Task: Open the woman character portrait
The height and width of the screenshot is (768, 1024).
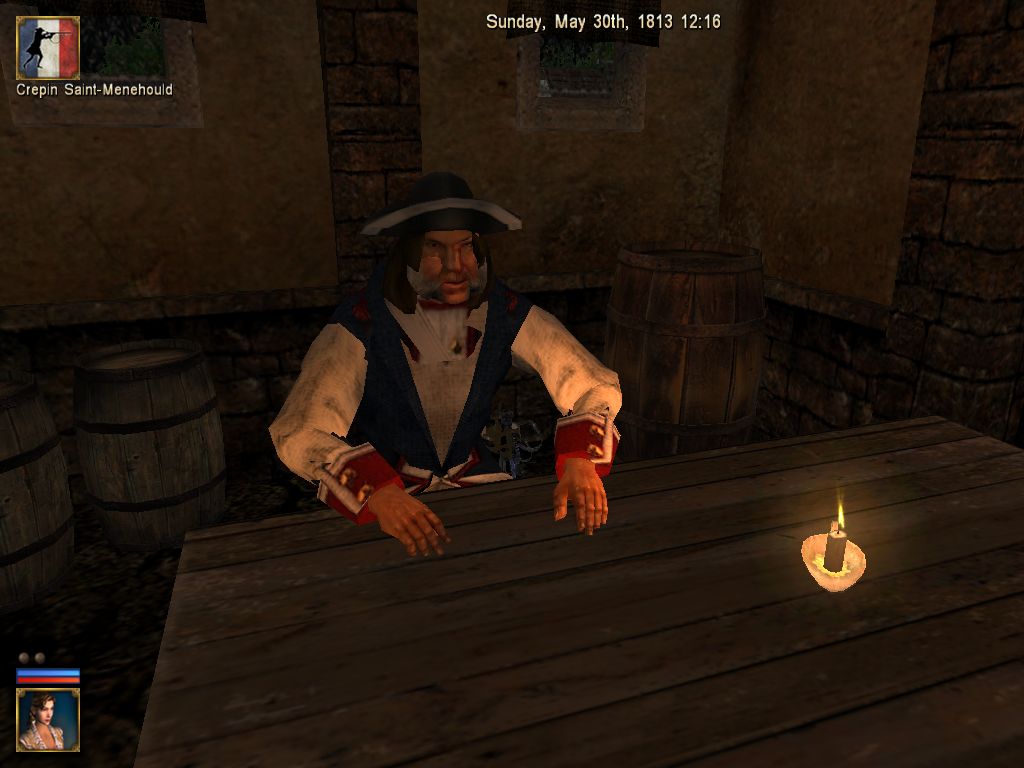Action: 48,719
